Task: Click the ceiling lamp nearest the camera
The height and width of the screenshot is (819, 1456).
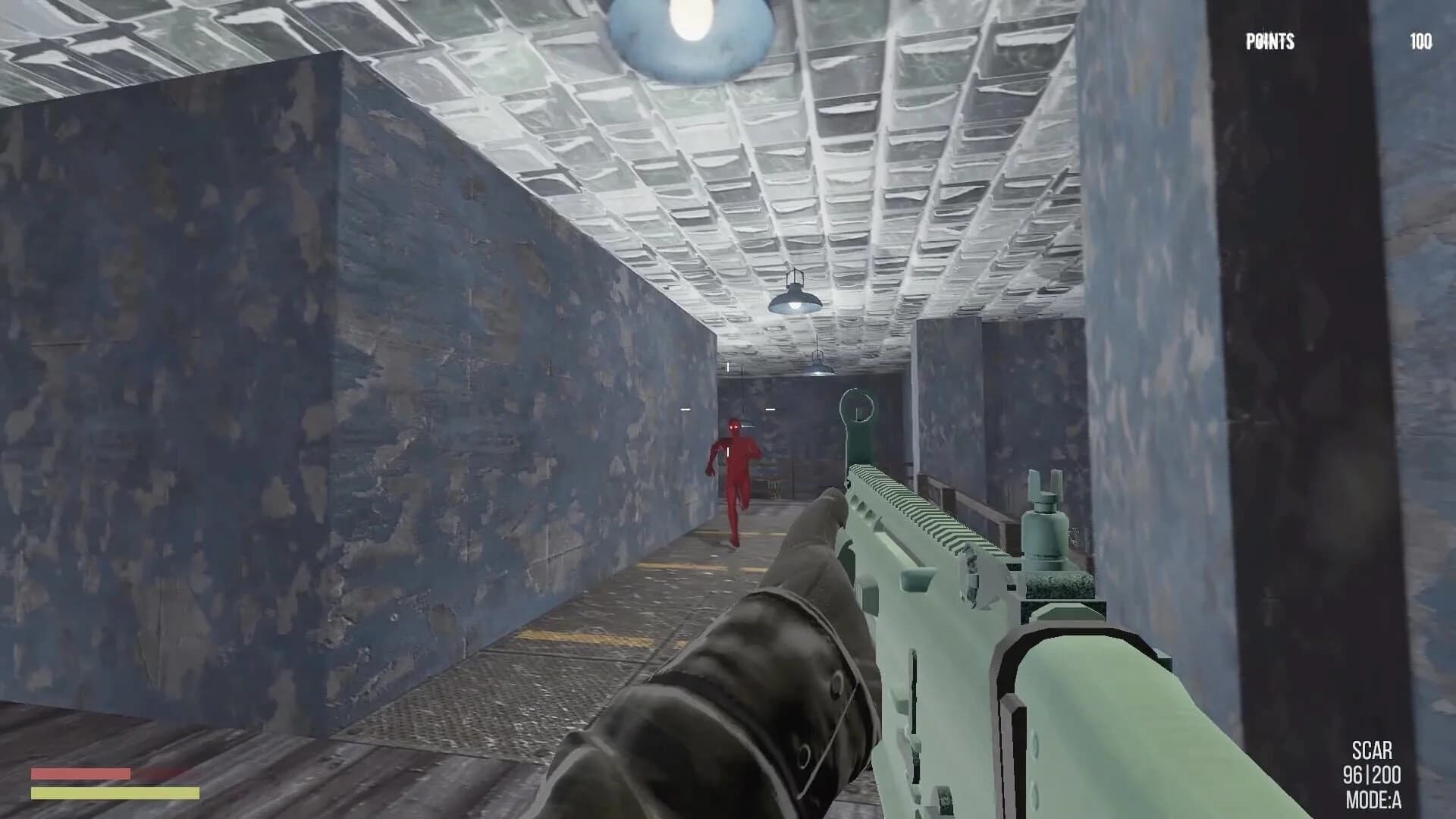Action: (x=686, y=30)
